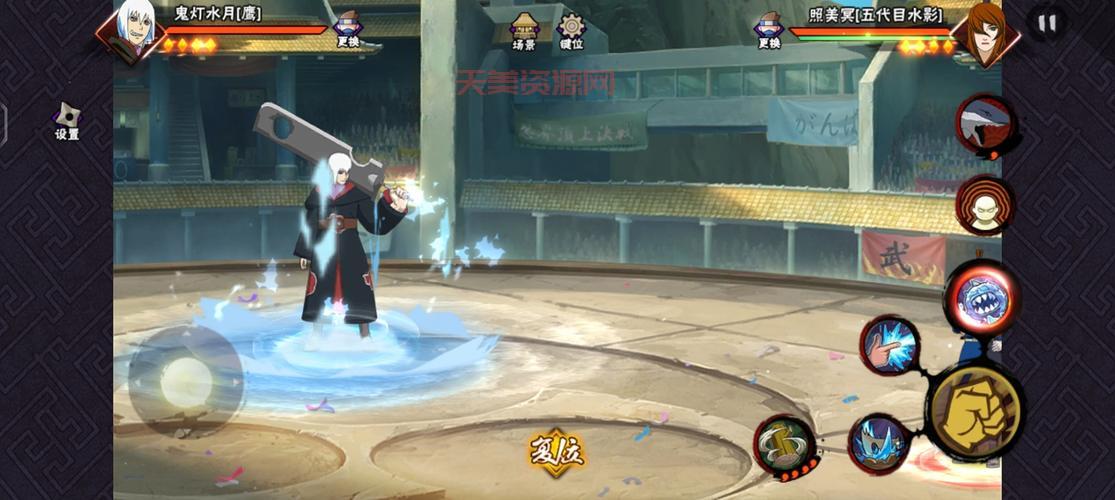Screen dimensions: 1115x500
Task: Click 更换 under the left player's name
Action: [x=348, y=29]
